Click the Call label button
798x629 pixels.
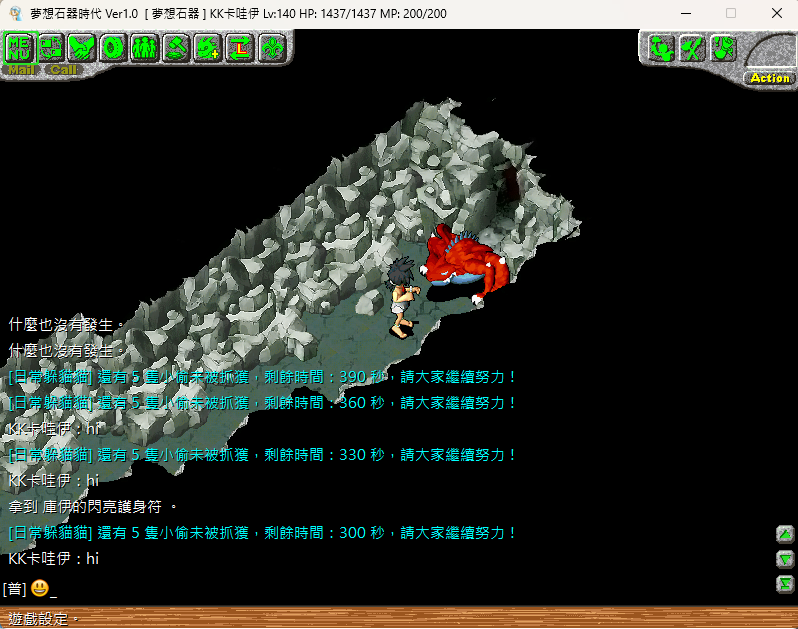click(x=63, y=70)
